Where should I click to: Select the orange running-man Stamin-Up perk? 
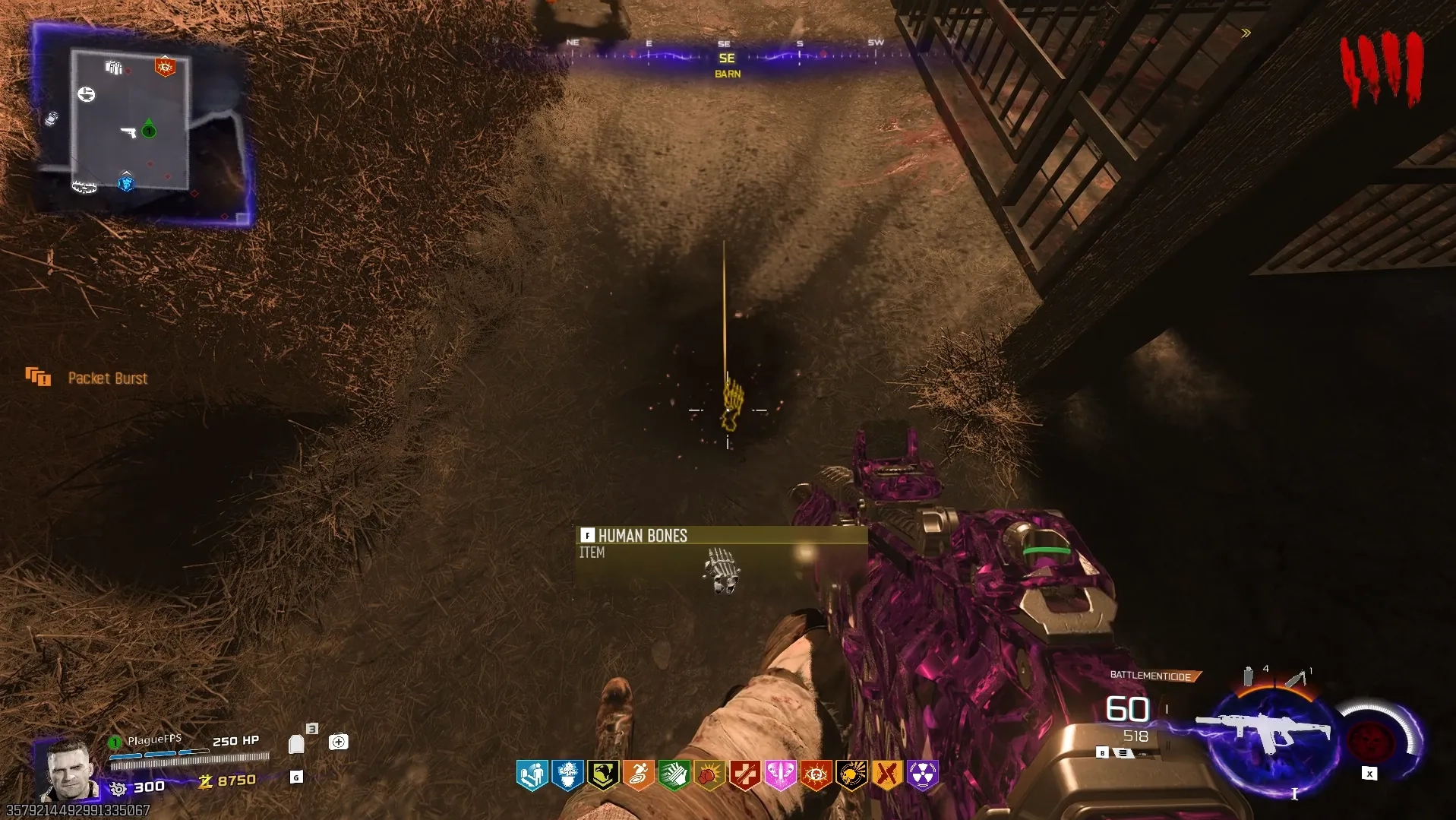[639, 775]
